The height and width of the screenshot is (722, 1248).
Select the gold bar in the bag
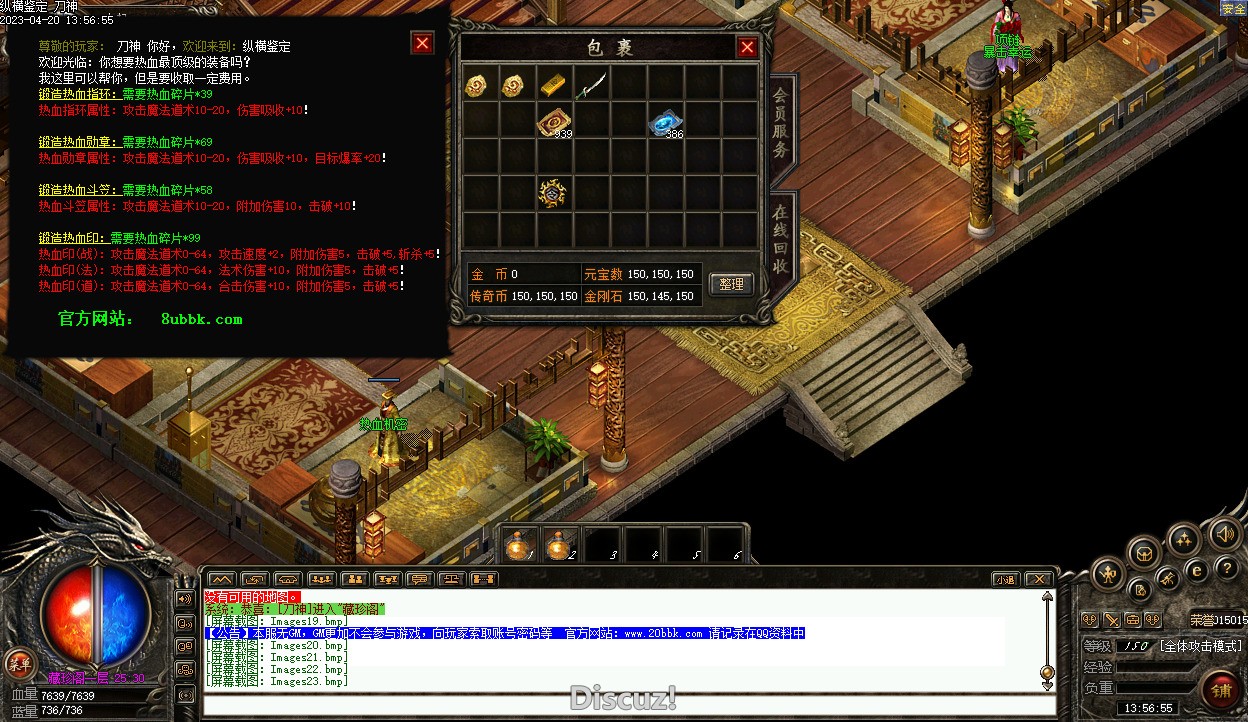point(552,85)
